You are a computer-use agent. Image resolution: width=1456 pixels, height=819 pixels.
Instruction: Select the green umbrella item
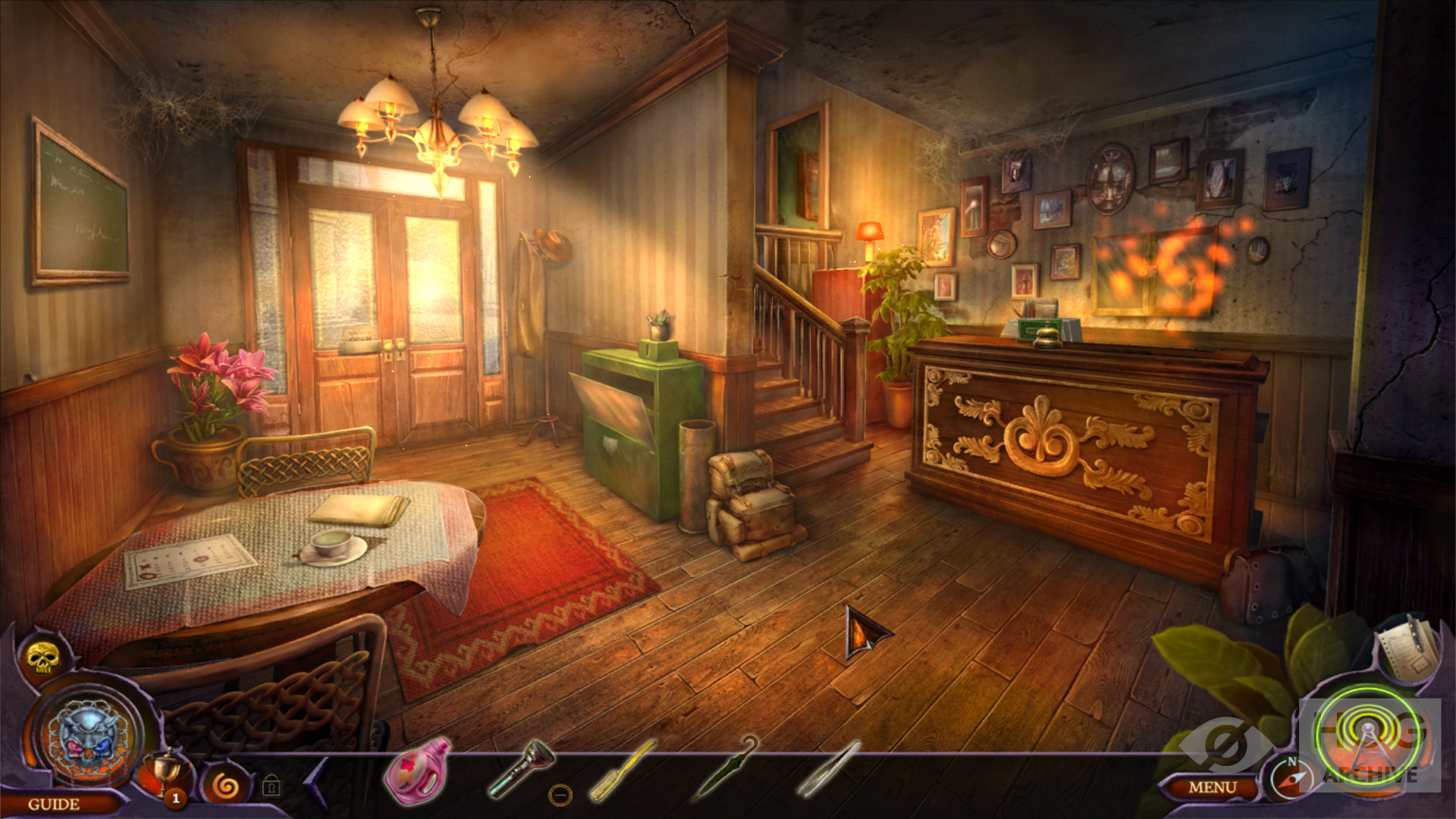(x=724, y=767)
